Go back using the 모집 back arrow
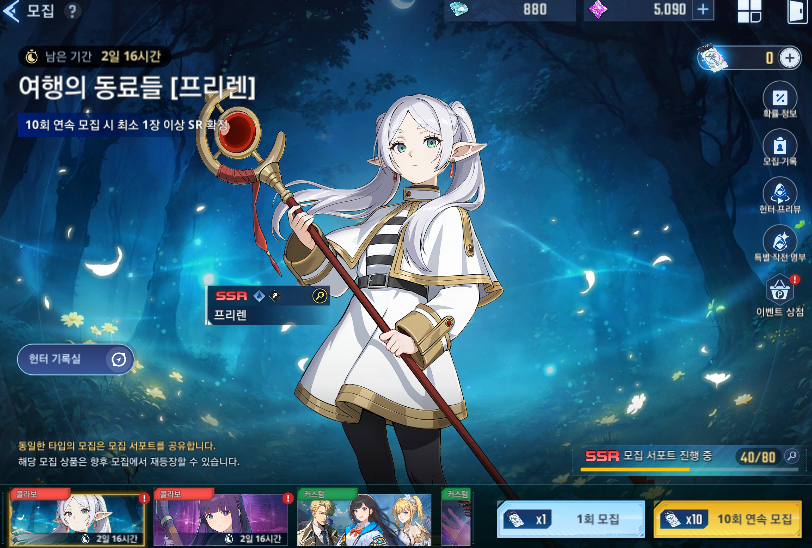Viewport: 812px width, 548px height. (x=13, y=11)
